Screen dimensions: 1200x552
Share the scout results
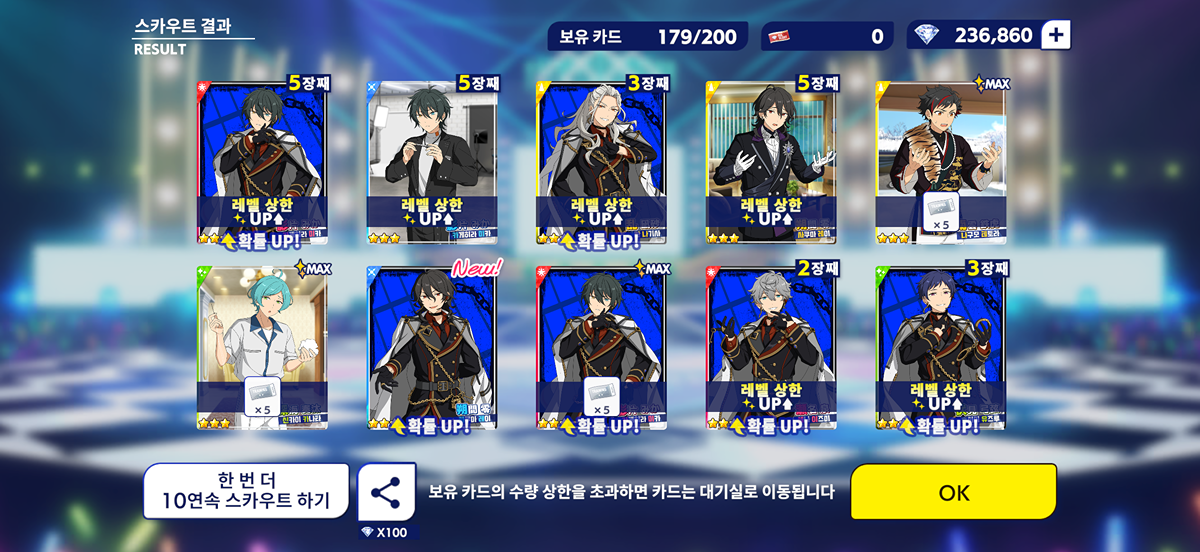[x=386, y=492]
